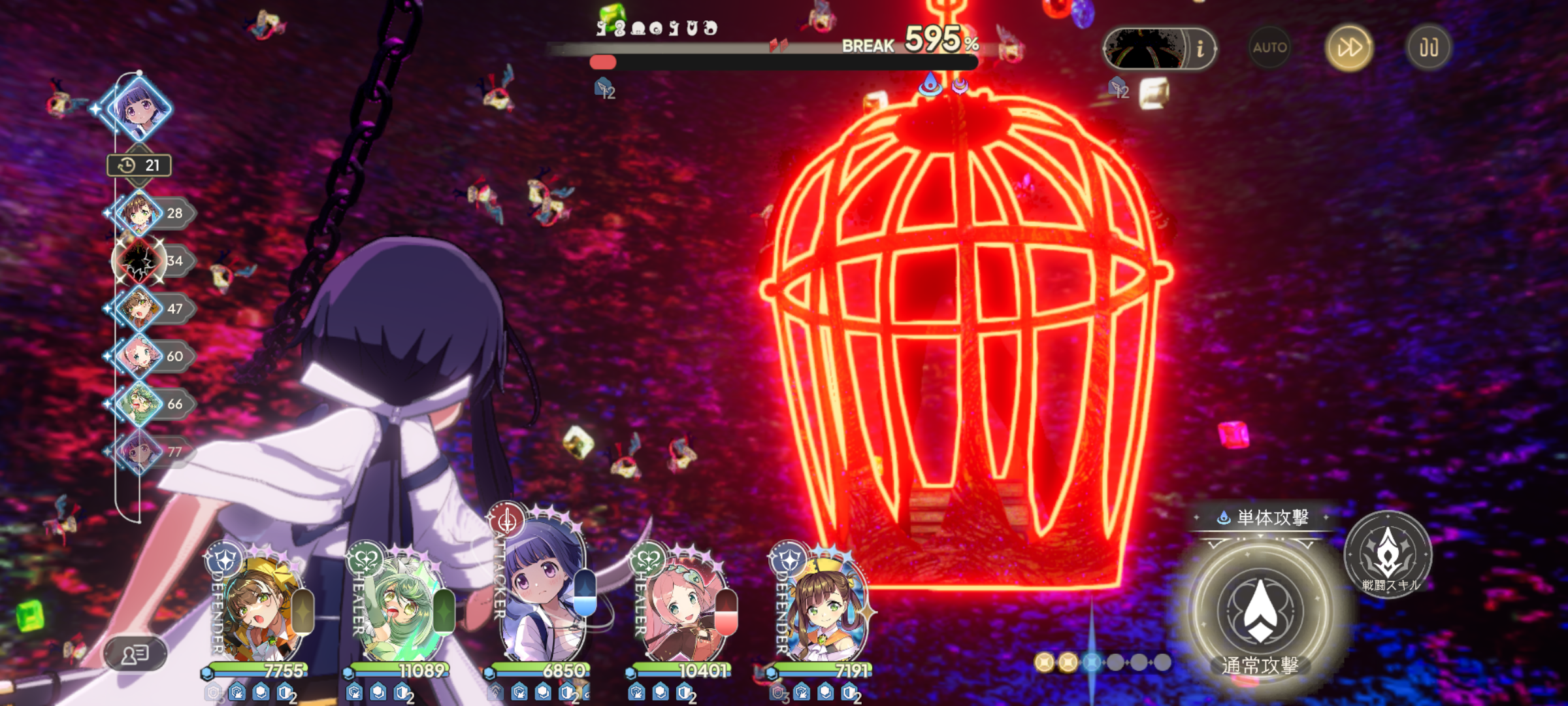Screen dimensions: 1568x706
Task: Select the turn order portrait marked 60
Action: click(x=139, y=356)
